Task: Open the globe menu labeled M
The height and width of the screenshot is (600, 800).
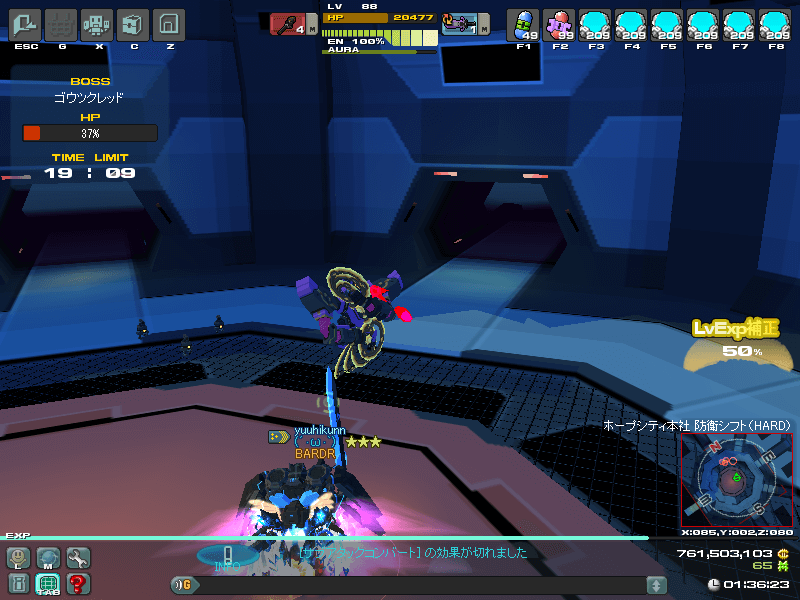Action: coord(48,558)
